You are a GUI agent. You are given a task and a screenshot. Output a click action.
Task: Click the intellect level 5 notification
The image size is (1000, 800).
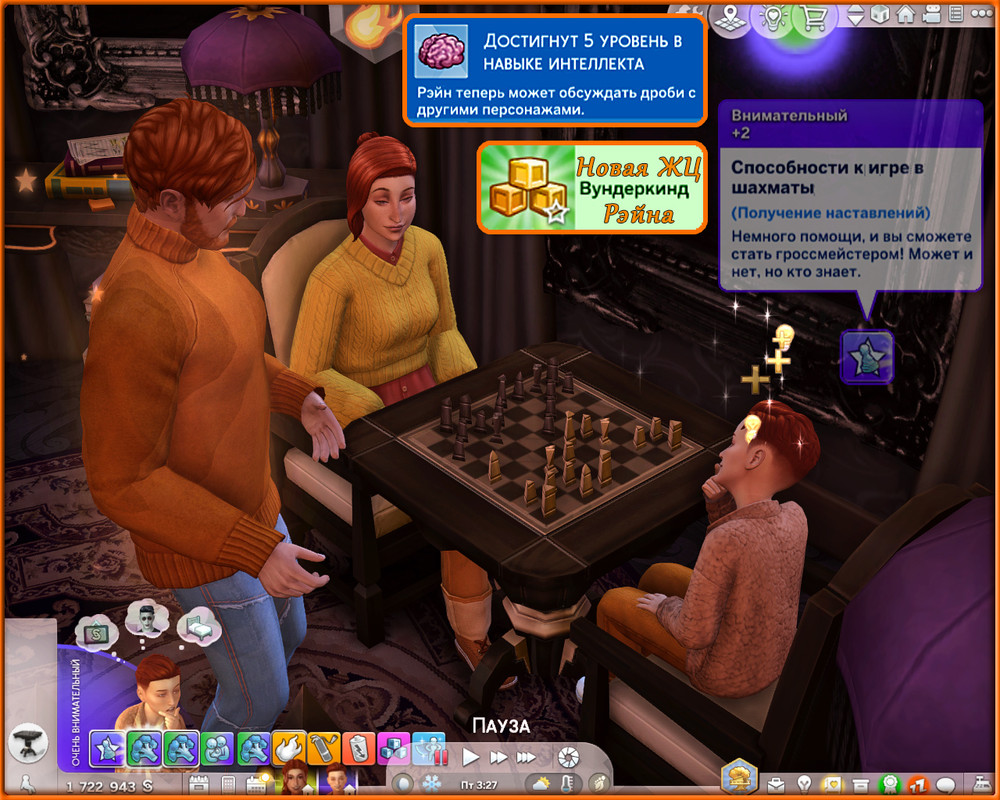pos(555,71)
